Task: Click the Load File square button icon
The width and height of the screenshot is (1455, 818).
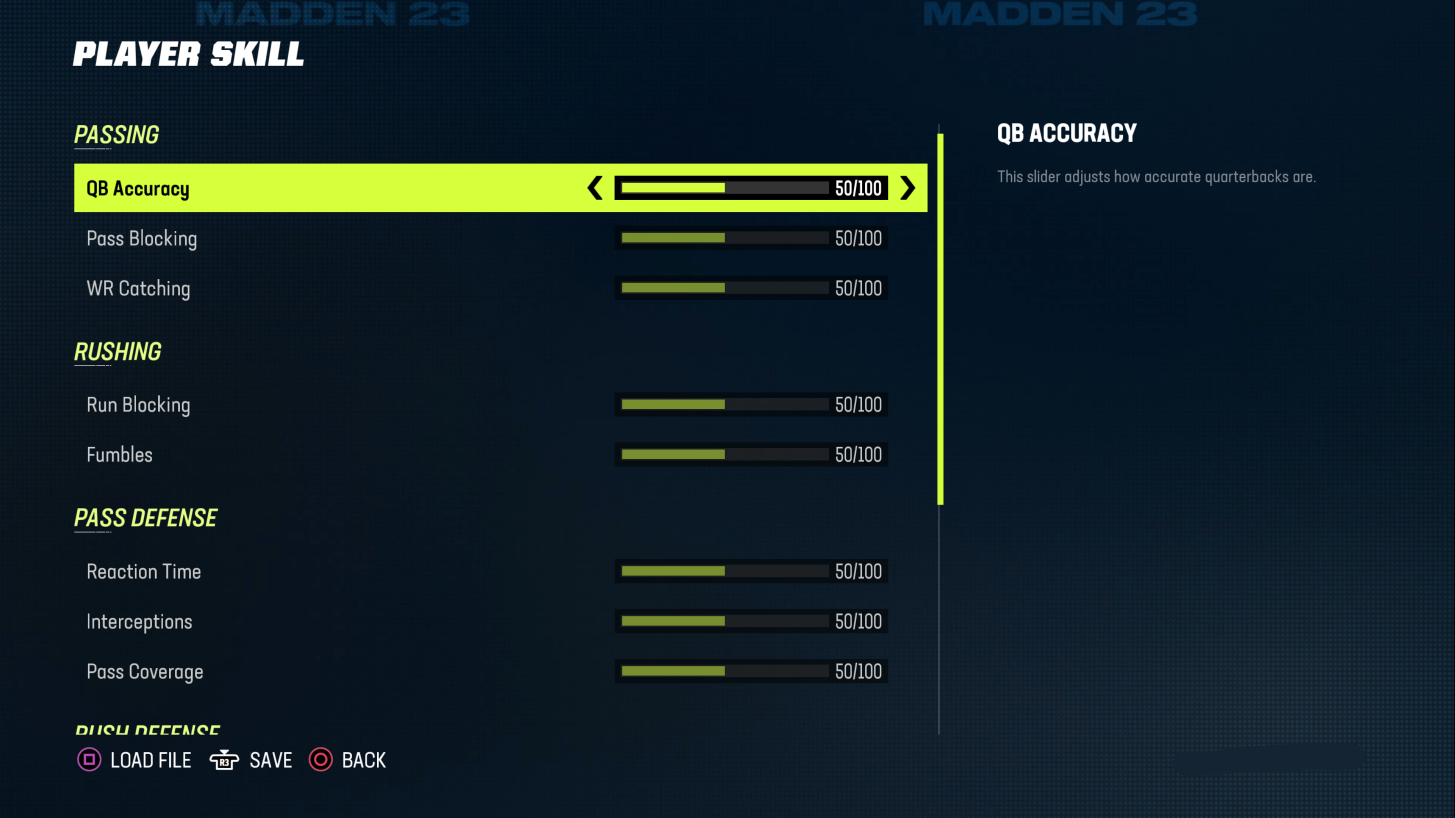Action: coord(88,760)
